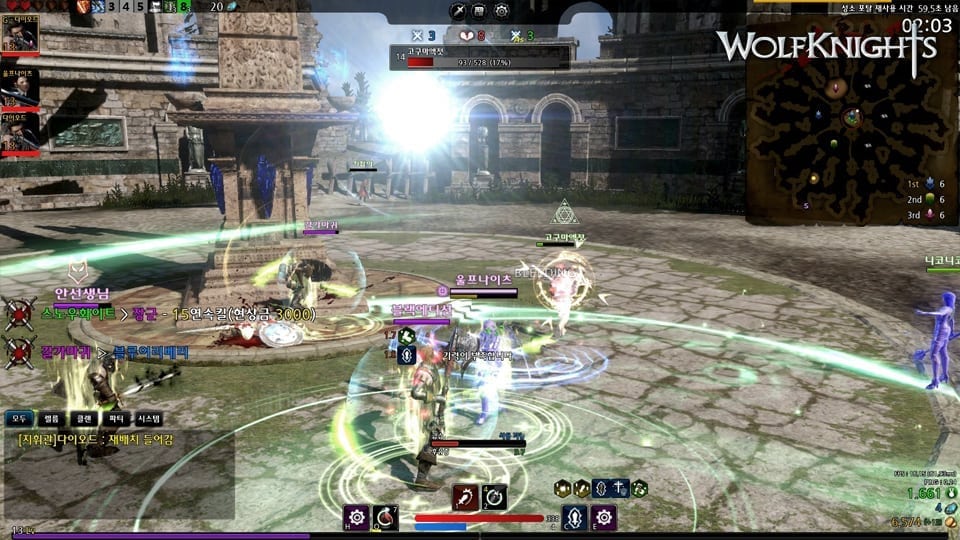960x540 pixels.
Task: Open the document icon in top bar
Action: 480,12
